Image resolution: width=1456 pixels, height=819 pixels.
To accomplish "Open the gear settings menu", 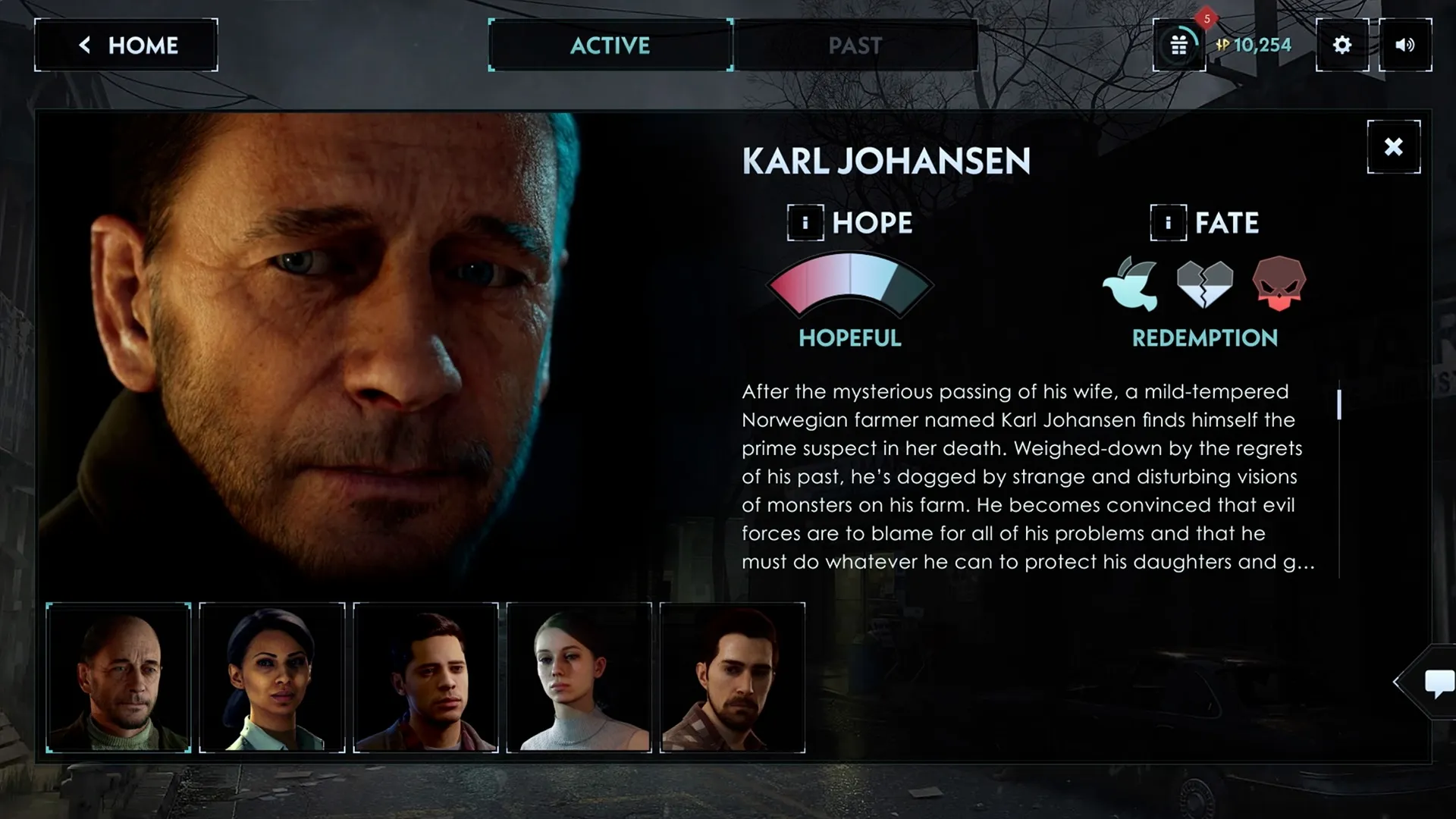I will pos(1341,45).
